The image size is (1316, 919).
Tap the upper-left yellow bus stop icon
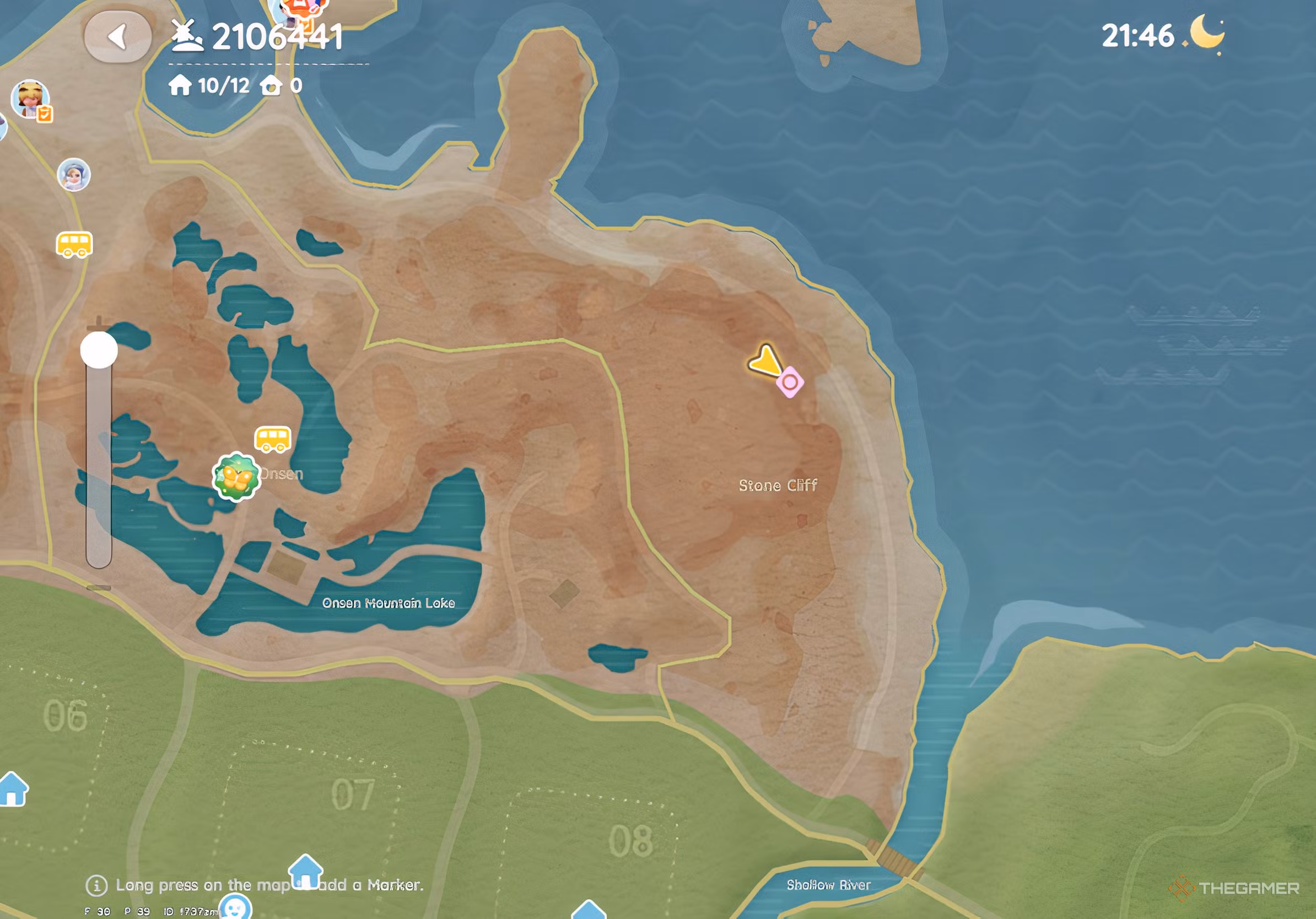[74, 243]
